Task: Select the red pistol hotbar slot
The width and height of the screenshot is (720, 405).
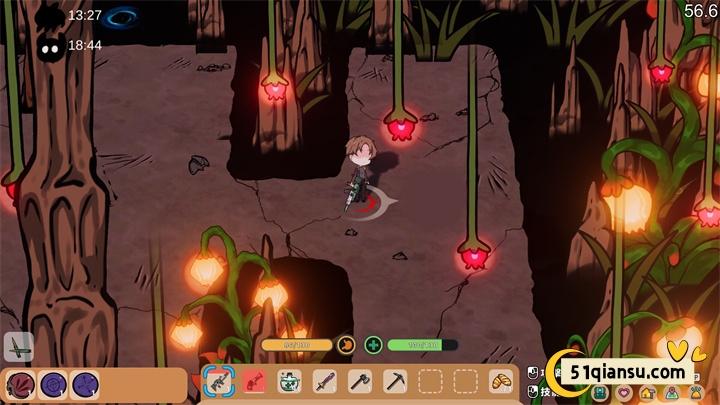Action: point(254,381)
